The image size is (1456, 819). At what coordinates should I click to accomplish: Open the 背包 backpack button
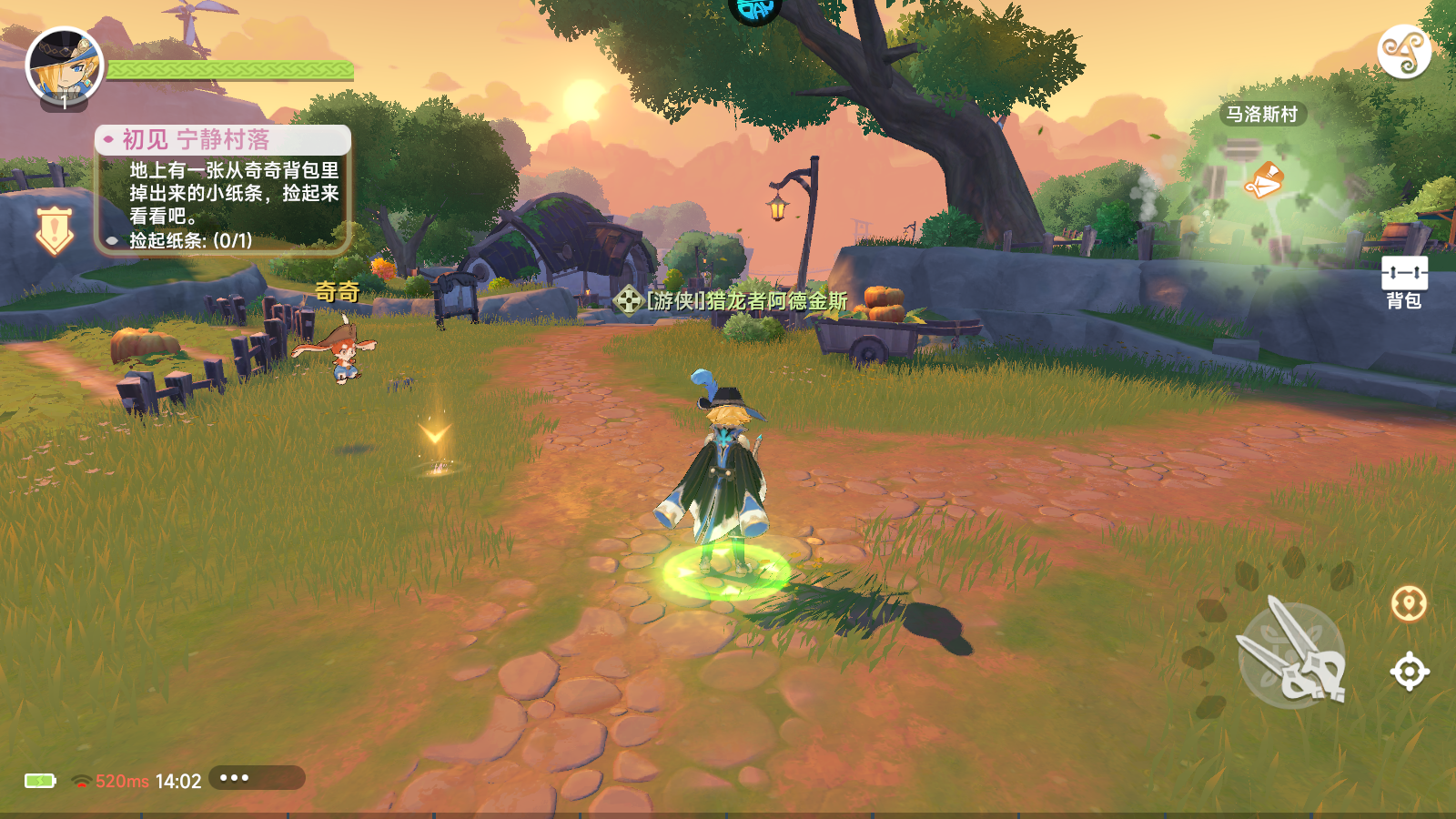tap(1404, 282)
